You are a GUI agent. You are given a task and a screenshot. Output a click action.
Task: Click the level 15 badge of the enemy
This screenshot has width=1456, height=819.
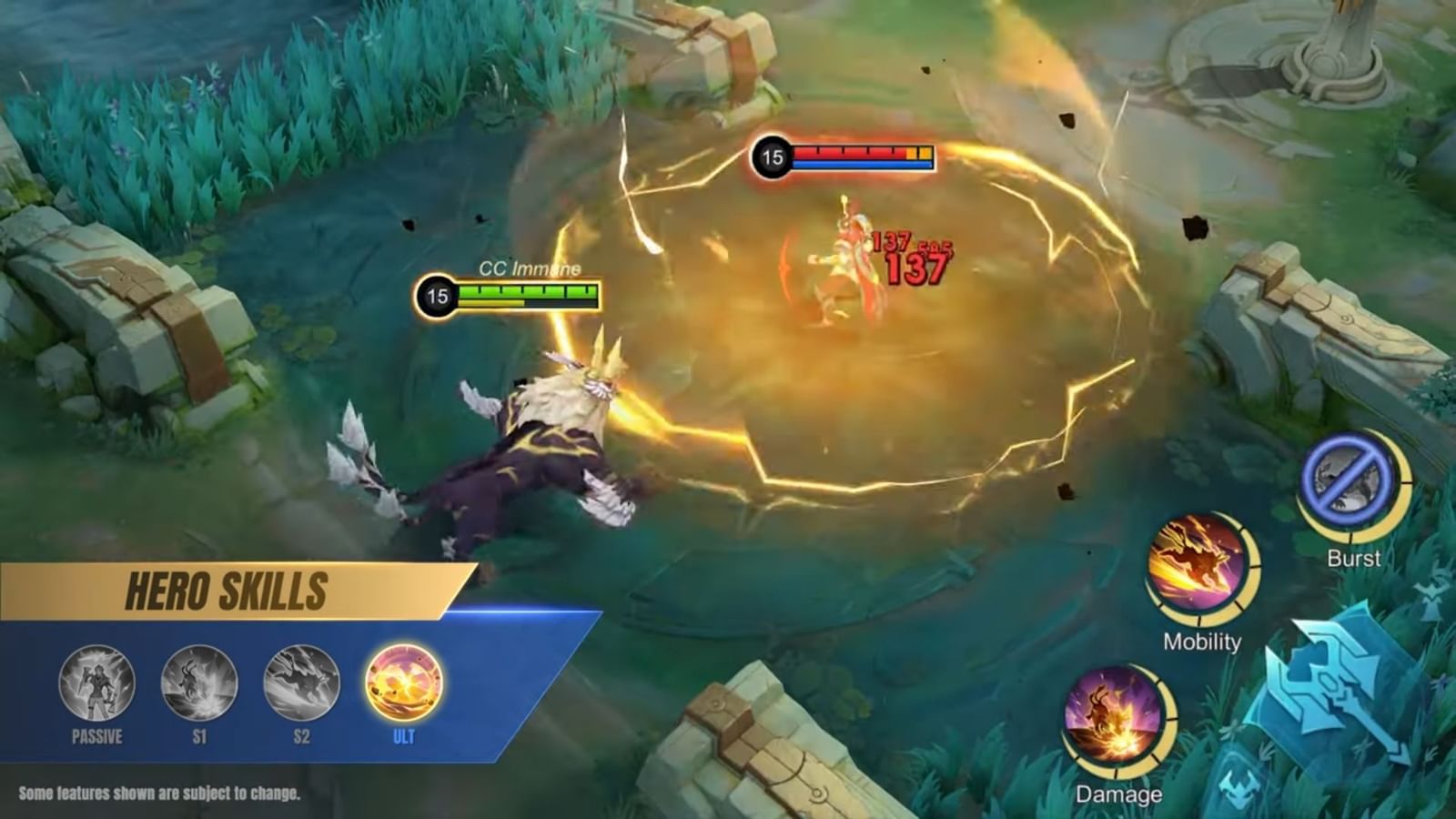click(x=773, y=157)
